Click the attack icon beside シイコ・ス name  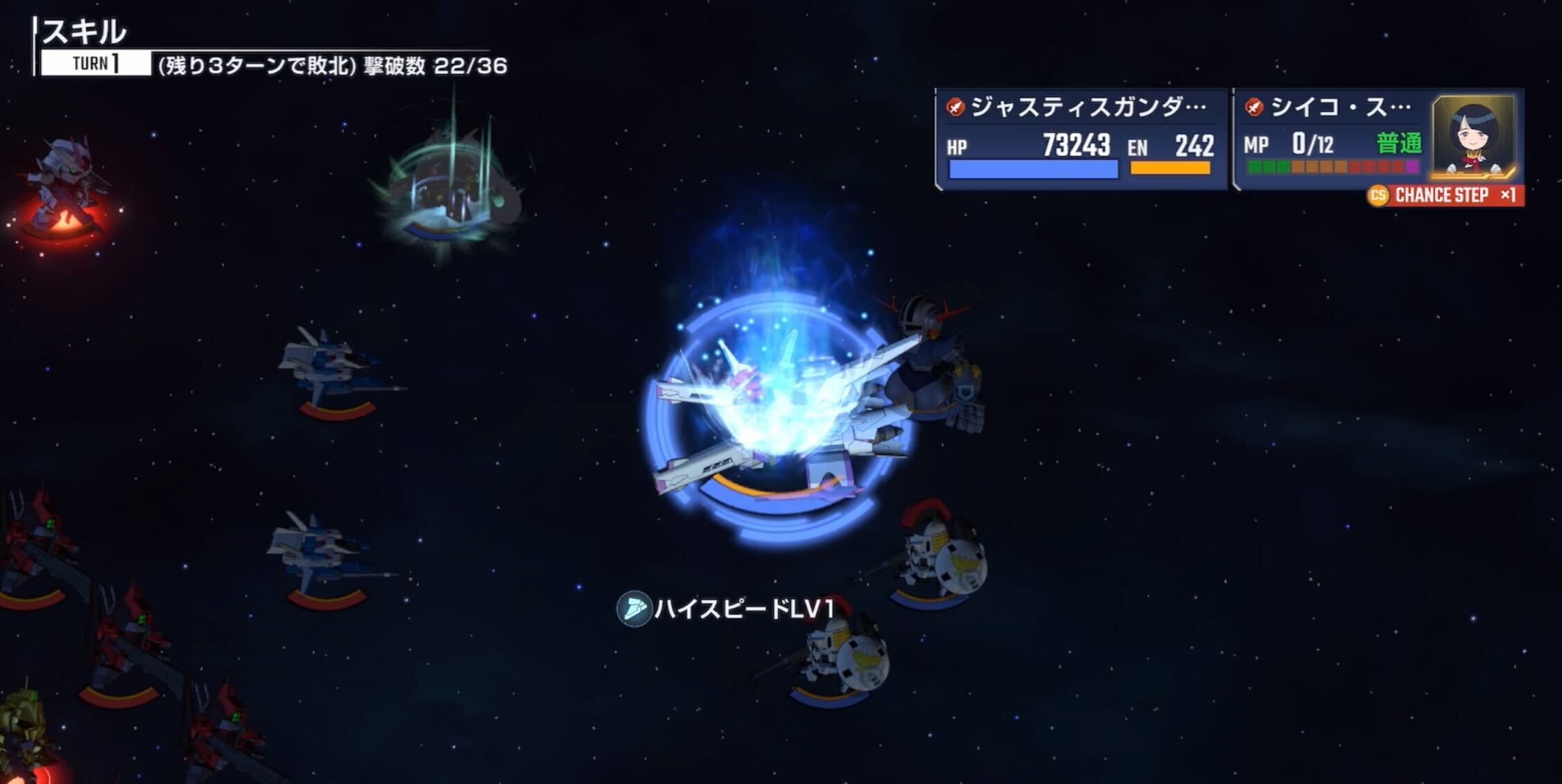click(x=1252, y=105)
